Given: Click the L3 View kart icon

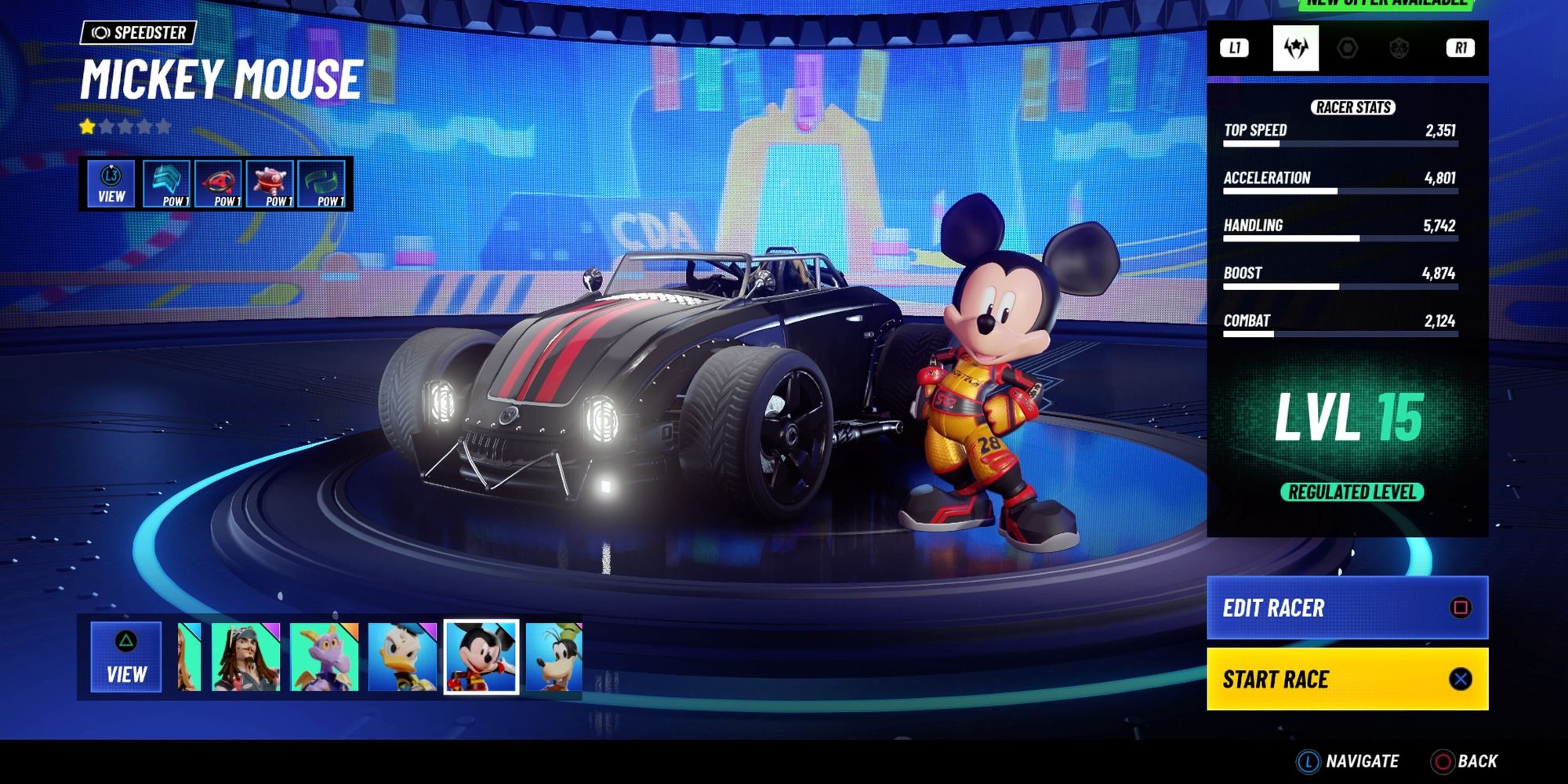Looking at the screenshot, I should [x=110, y=182].
